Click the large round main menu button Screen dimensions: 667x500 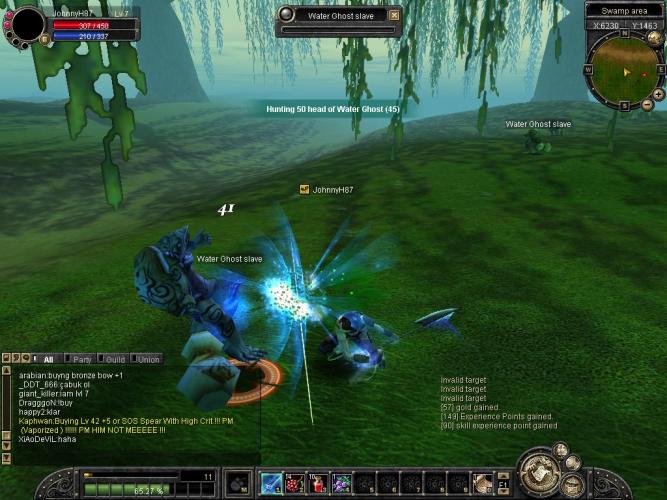point(537,469)
